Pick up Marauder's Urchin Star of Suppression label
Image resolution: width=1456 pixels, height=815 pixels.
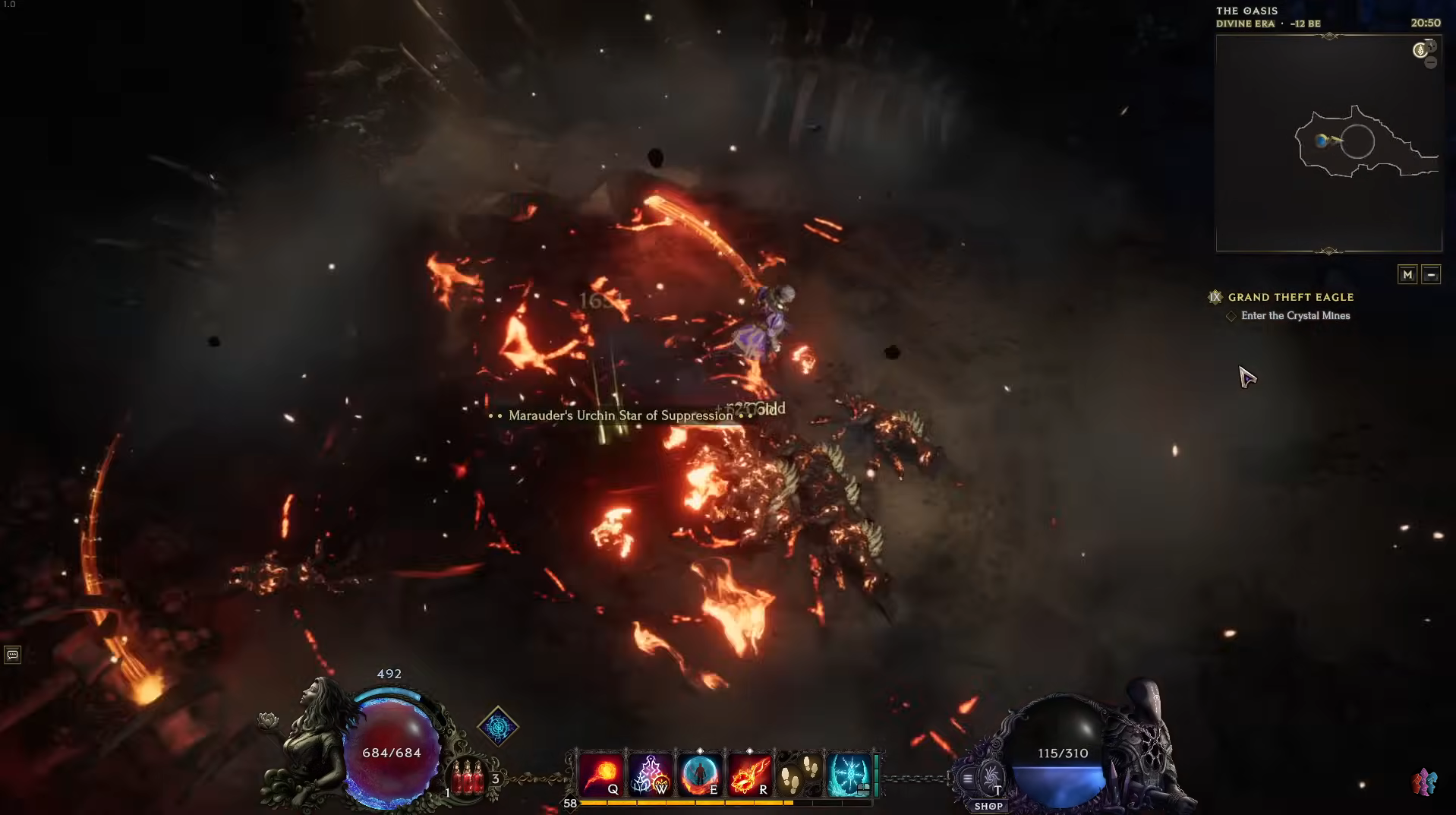[x=620, y=415]
